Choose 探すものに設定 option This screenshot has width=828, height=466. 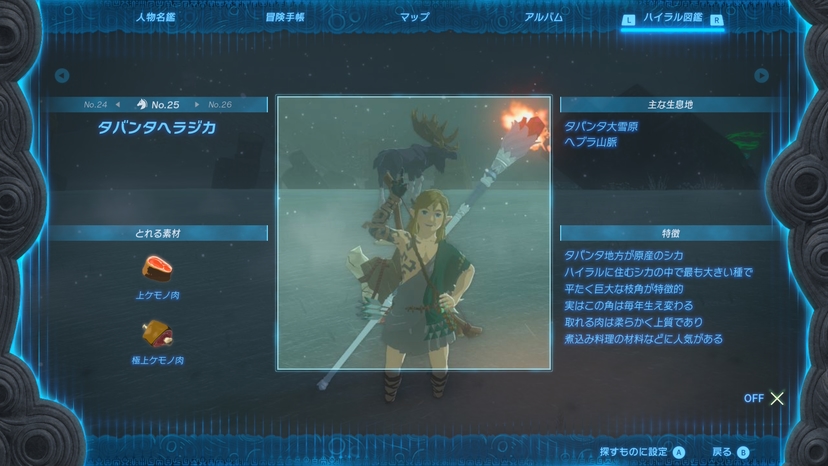(x=641, y=452)
